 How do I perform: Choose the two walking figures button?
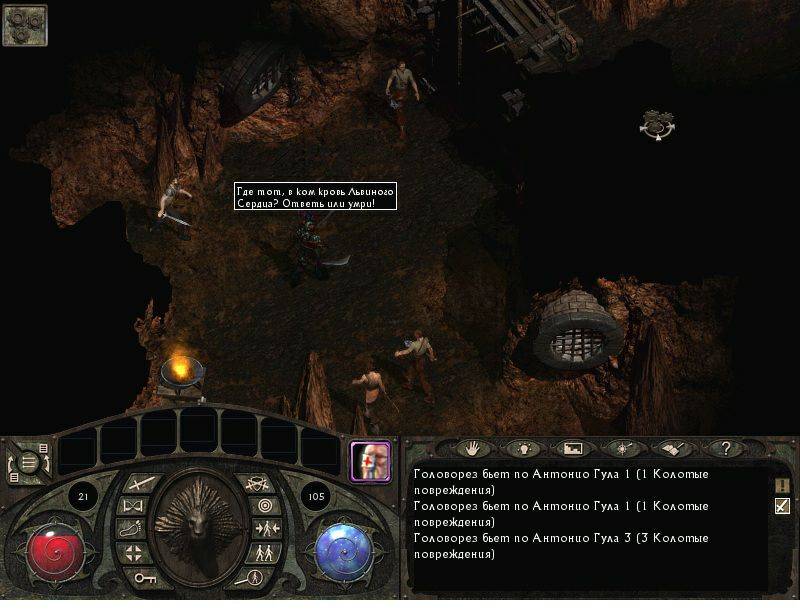pos(266,552)
